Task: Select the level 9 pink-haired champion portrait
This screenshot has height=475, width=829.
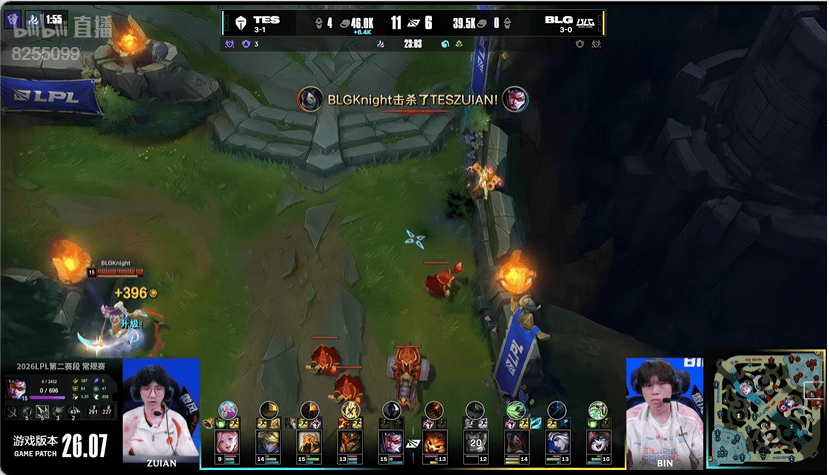Action: (227, 440)
